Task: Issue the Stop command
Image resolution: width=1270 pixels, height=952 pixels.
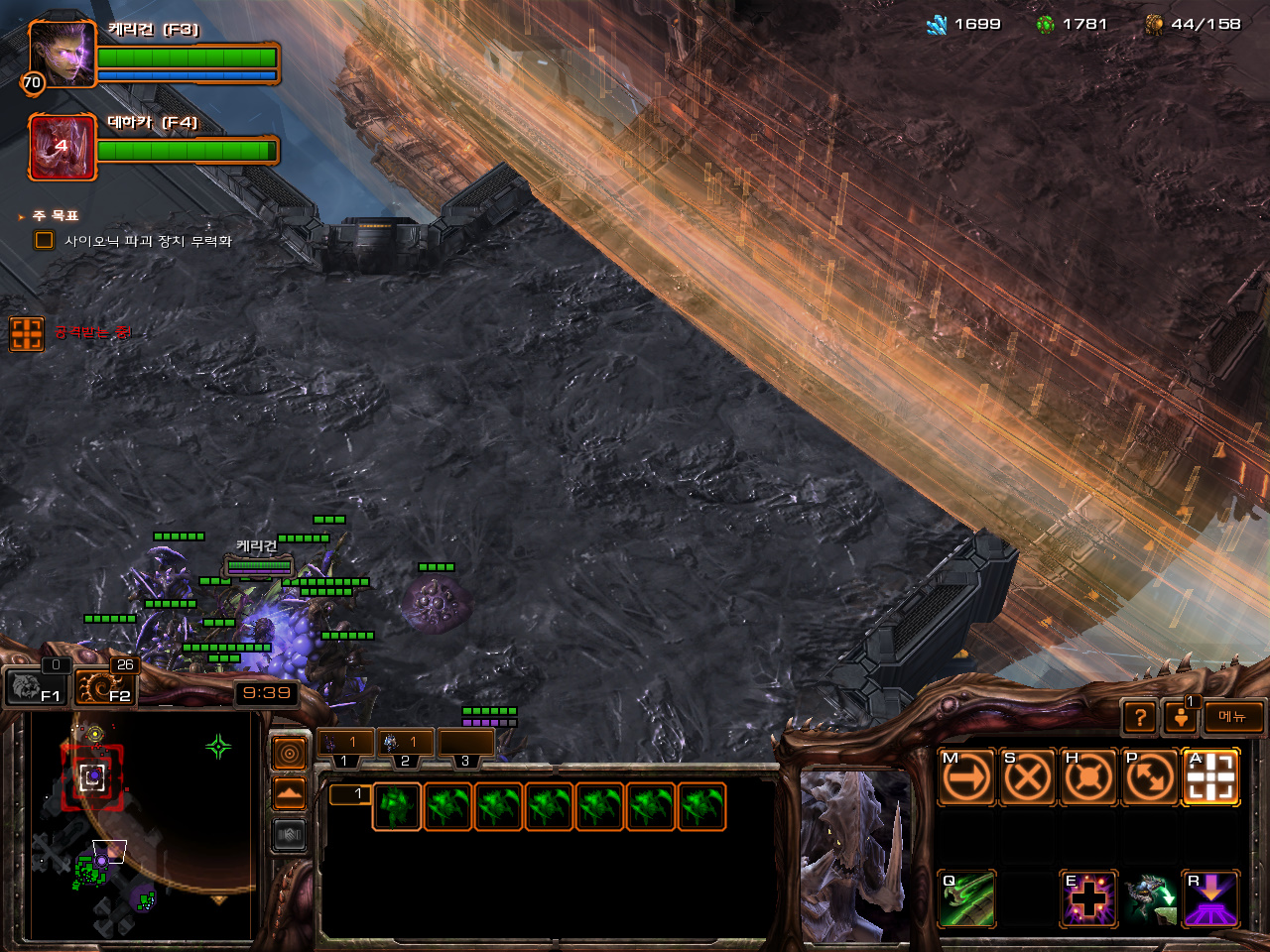Action: tap(1027, 777)
